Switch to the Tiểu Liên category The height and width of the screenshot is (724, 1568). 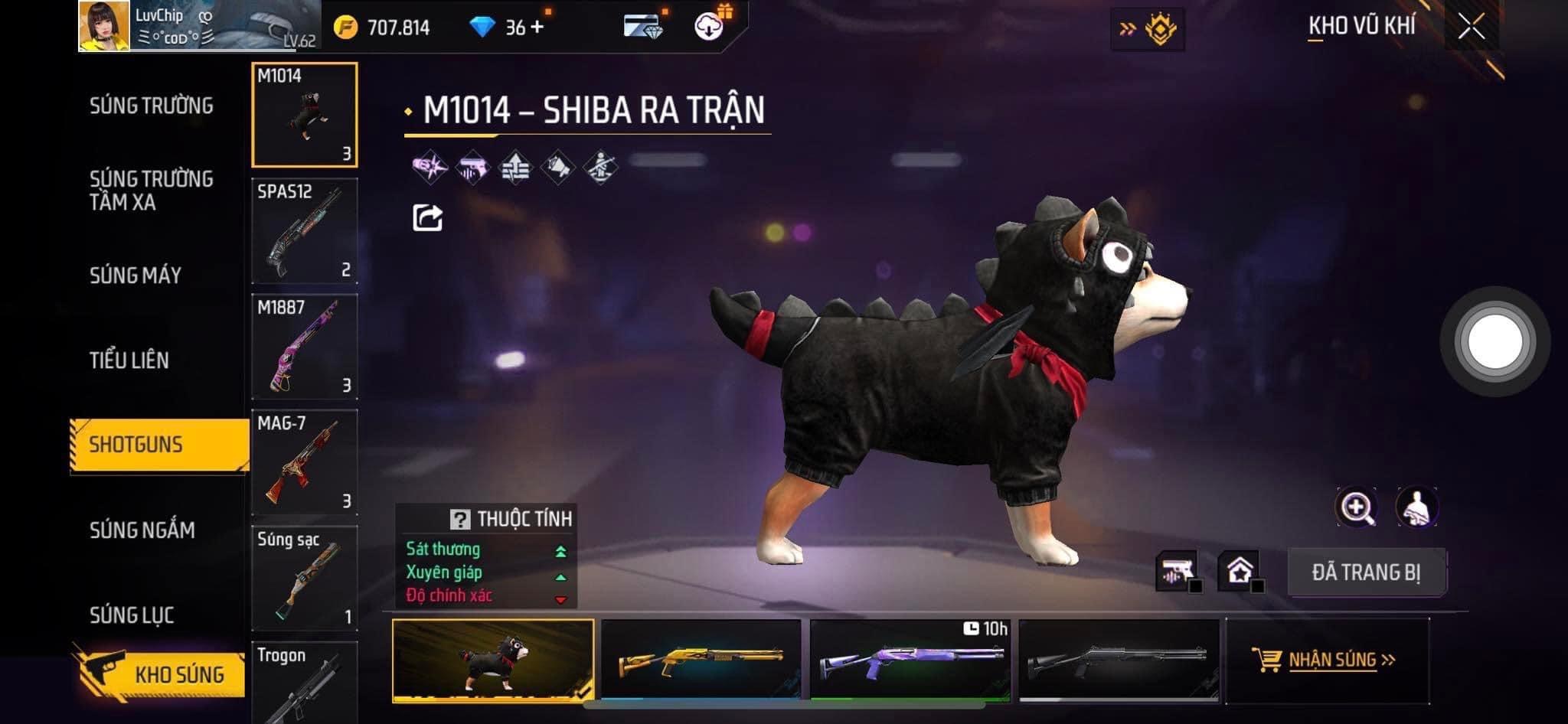coord(129,360)
